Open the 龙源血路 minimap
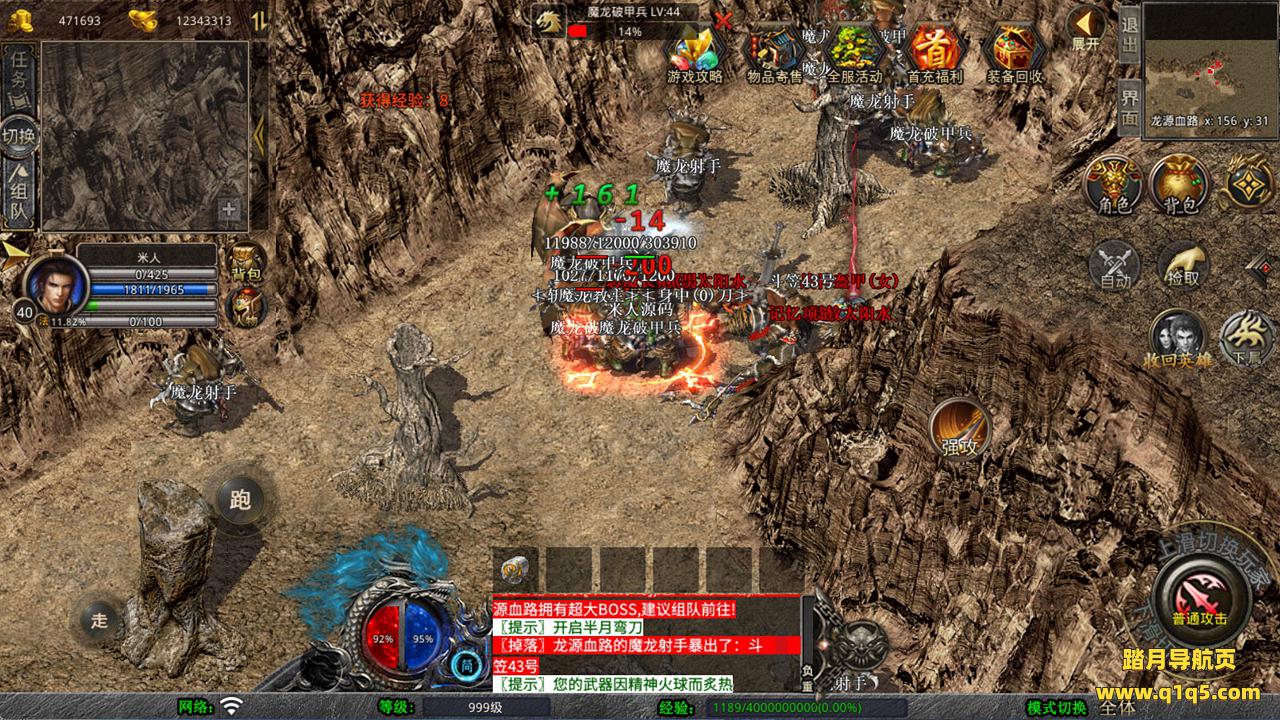 (x=1209, y=58)
